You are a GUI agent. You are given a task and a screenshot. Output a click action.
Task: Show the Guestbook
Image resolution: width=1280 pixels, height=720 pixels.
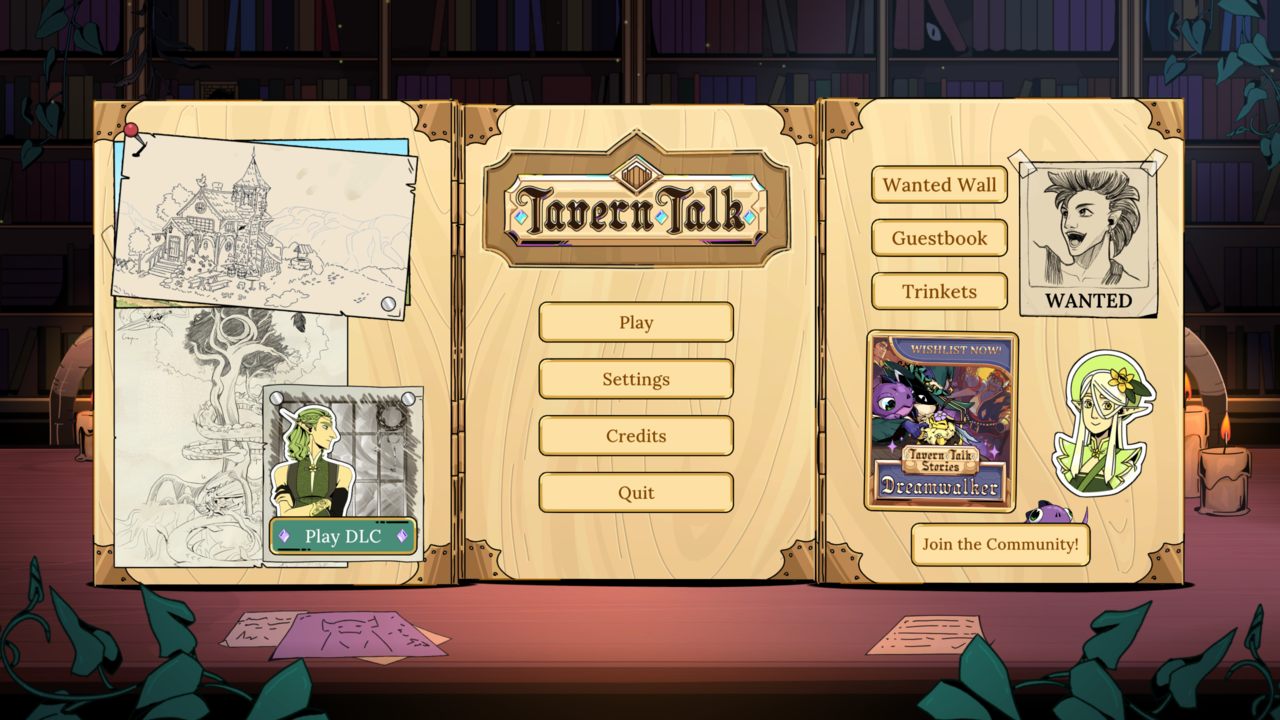click(x=939, y=238)
